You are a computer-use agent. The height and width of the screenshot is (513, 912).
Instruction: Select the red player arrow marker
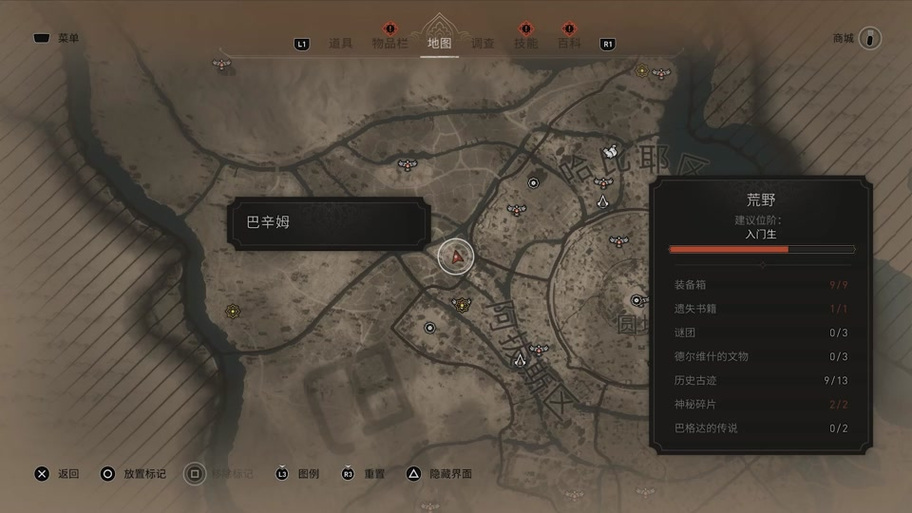click(x=458, y=257)
